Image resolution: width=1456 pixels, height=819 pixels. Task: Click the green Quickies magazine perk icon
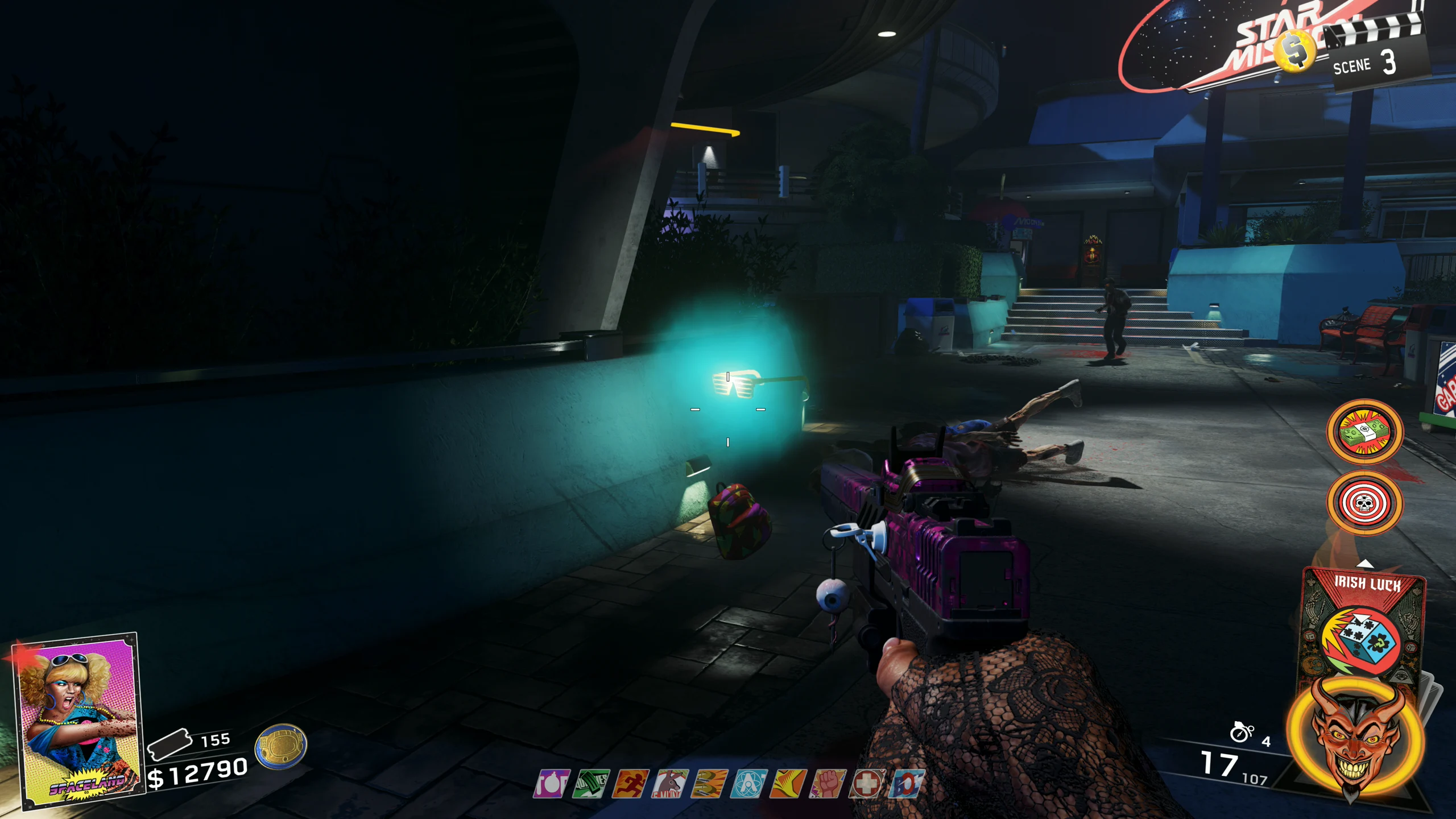[591, 784]
